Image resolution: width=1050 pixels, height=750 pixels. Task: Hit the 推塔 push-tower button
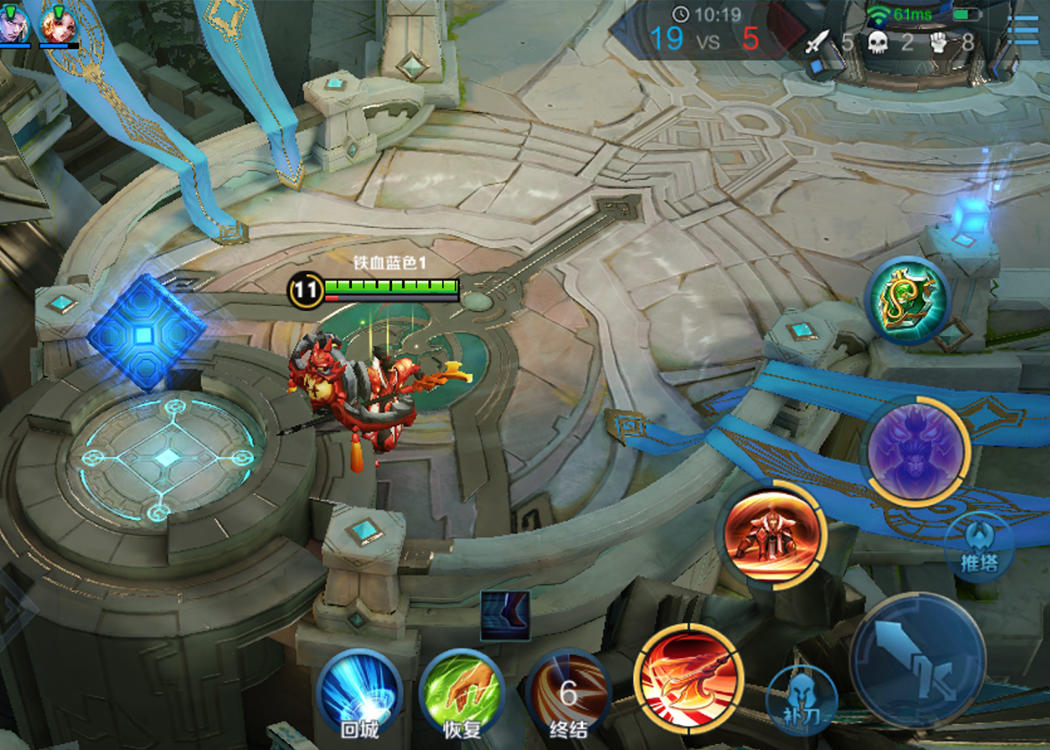pos(979,548)
